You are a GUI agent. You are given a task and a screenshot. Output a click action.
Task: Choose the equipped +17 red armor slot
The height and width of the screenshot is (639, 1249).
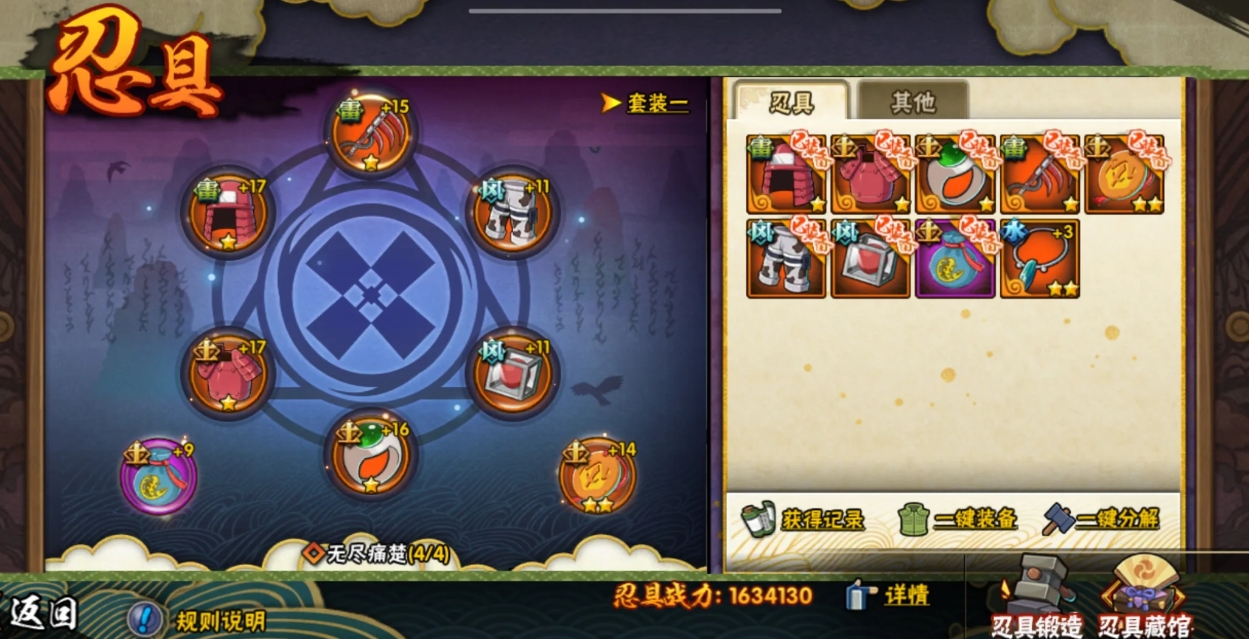coord(227,375)
